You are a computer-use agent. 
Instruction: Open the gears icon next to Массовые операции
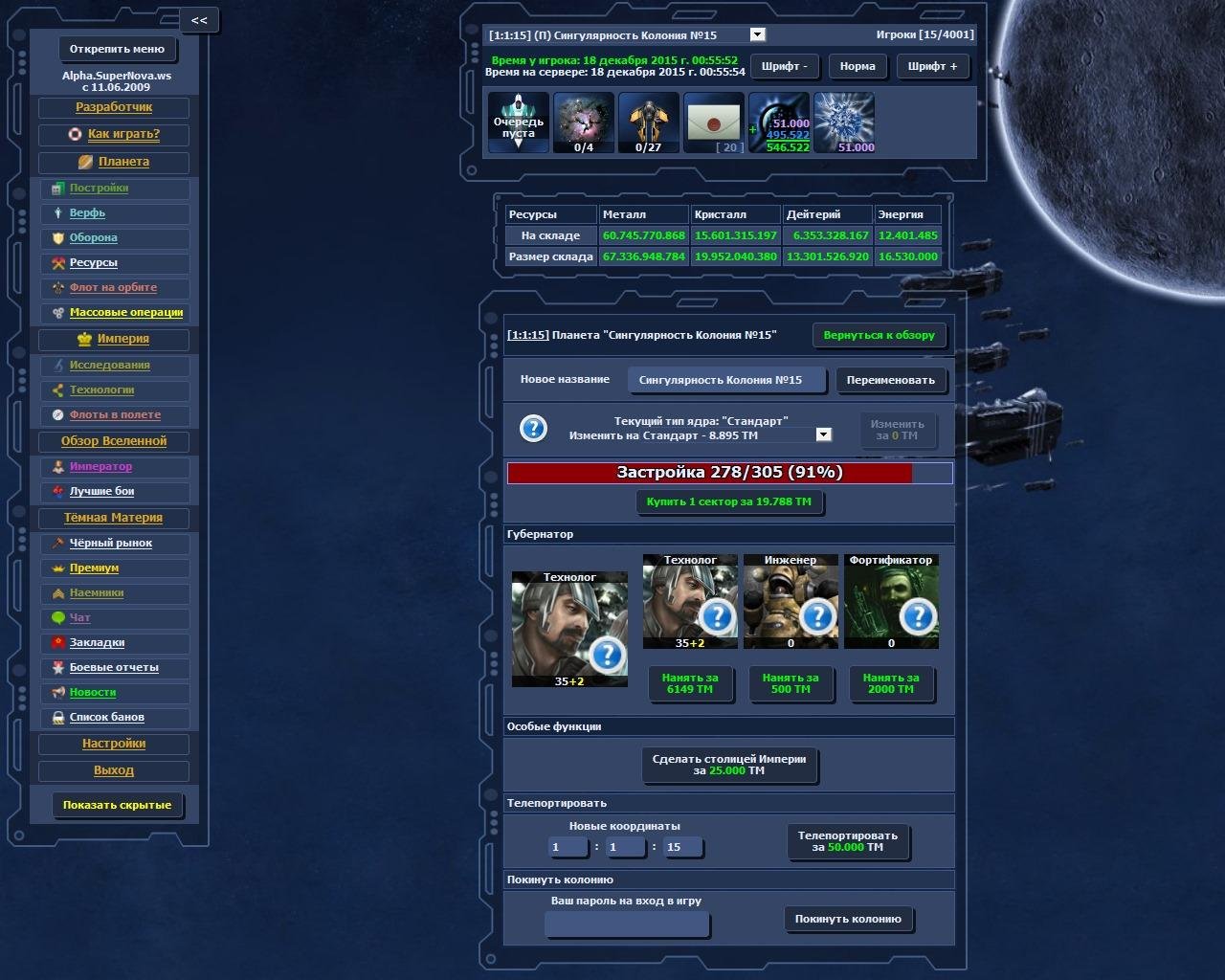pyautogui.click(x=57, y=312)
